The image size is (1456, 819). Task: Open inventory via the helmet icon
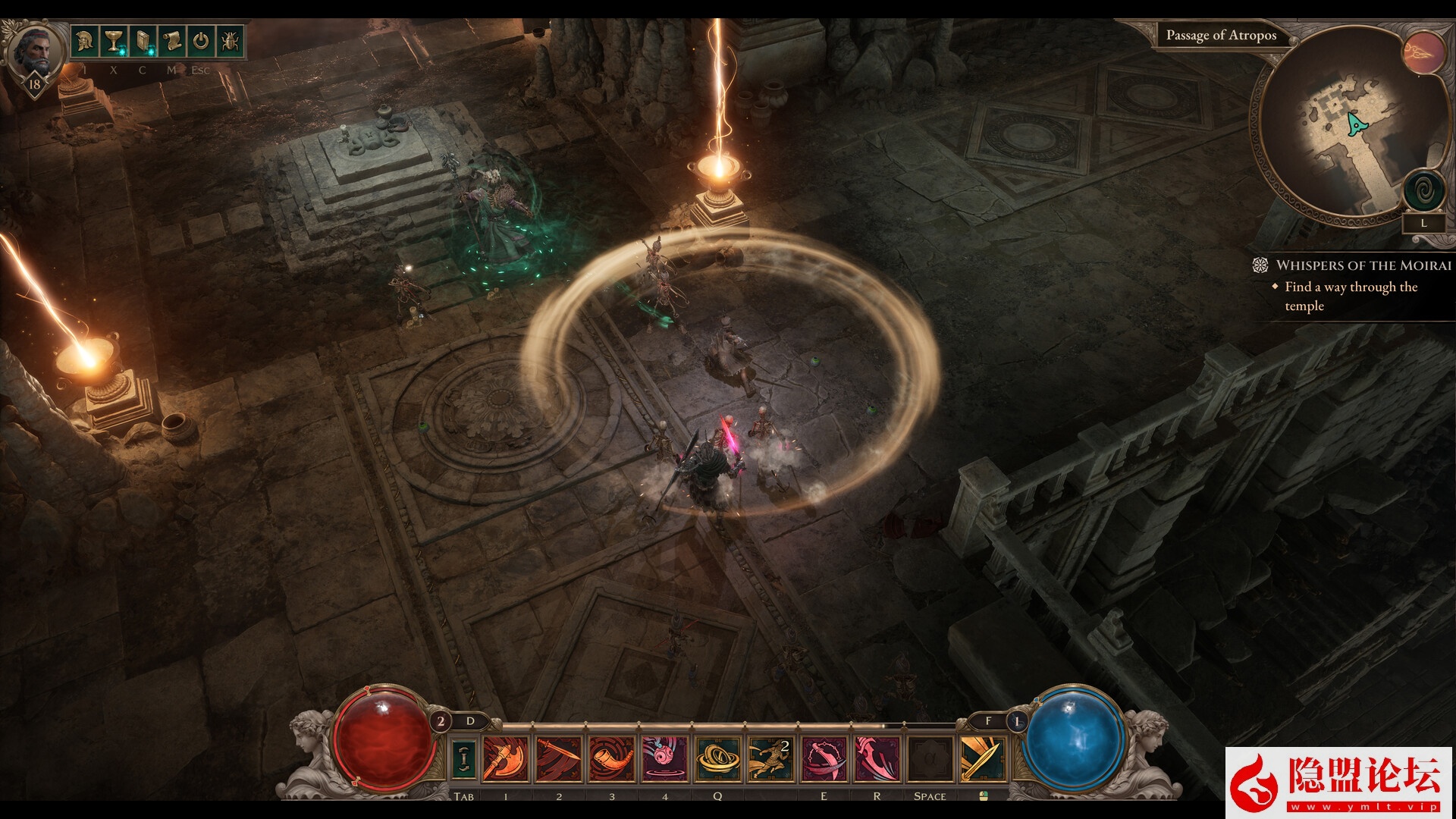click(85, 41)
